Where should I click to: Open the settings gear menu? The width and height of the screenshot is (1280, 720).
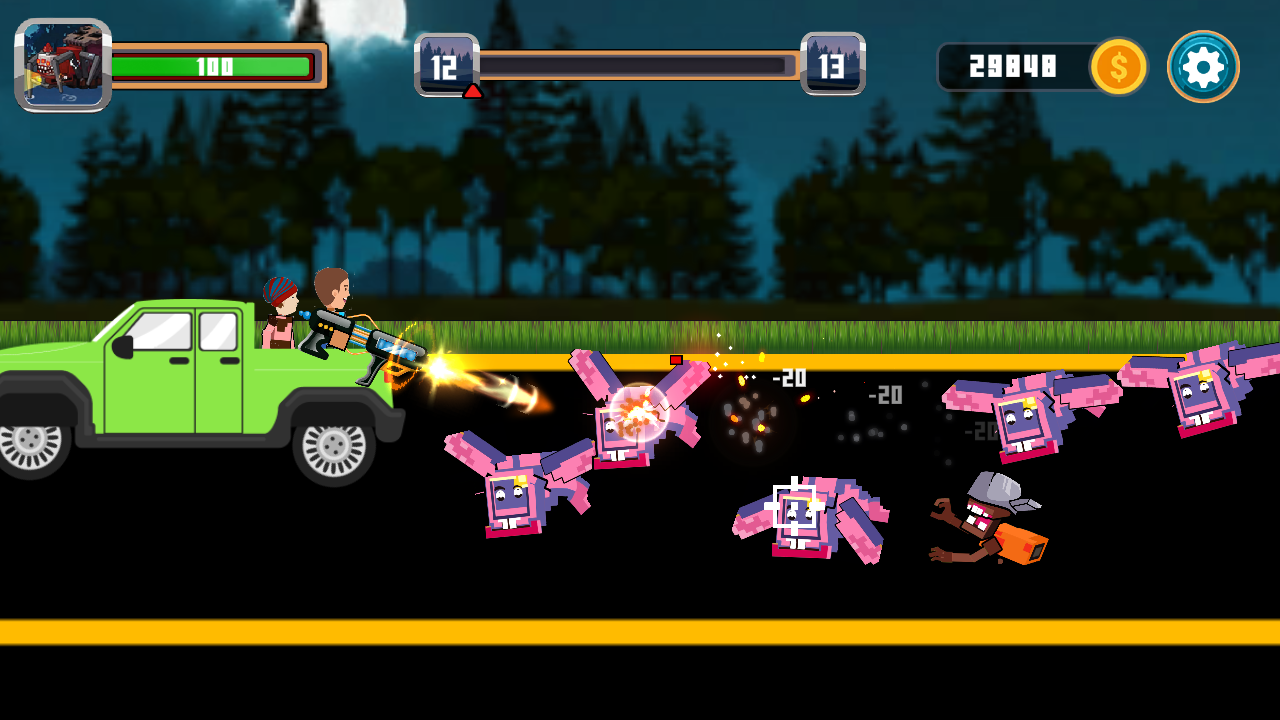click(1201, 67)
